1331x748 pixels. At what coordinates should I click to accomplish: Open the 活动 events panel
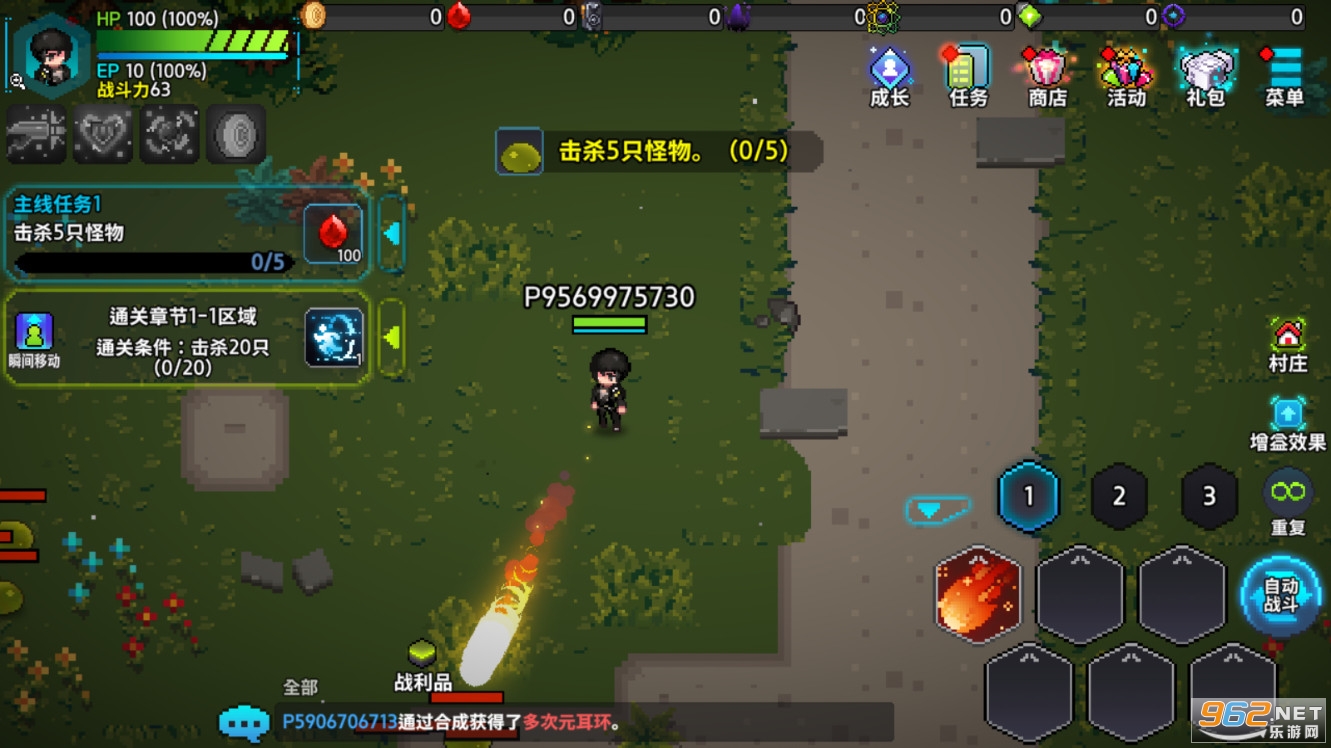point(1124,70)
